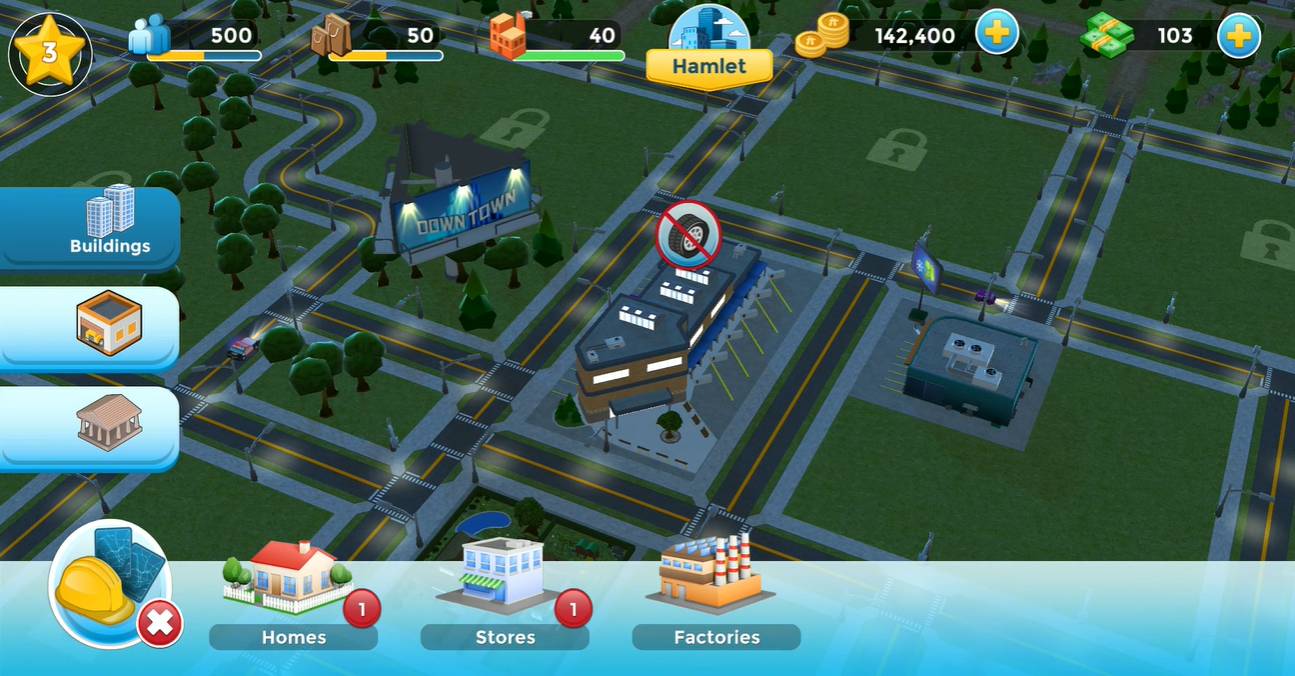Buy more green cash with plus button
Screen dimensions: 1295x676
[x=1238, y=36]
